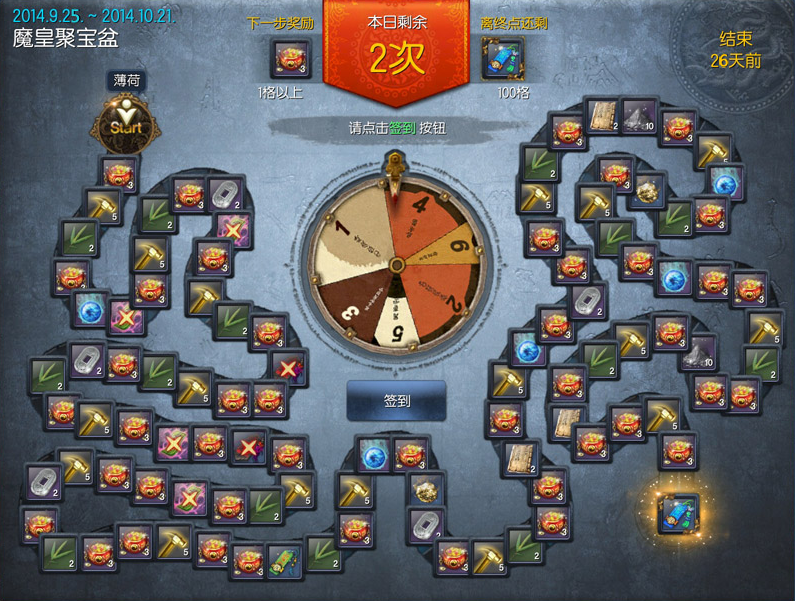This screenshot has width=795, height=601.
Task: Choose the glowing final prize tile
Action: pos(678,514)
